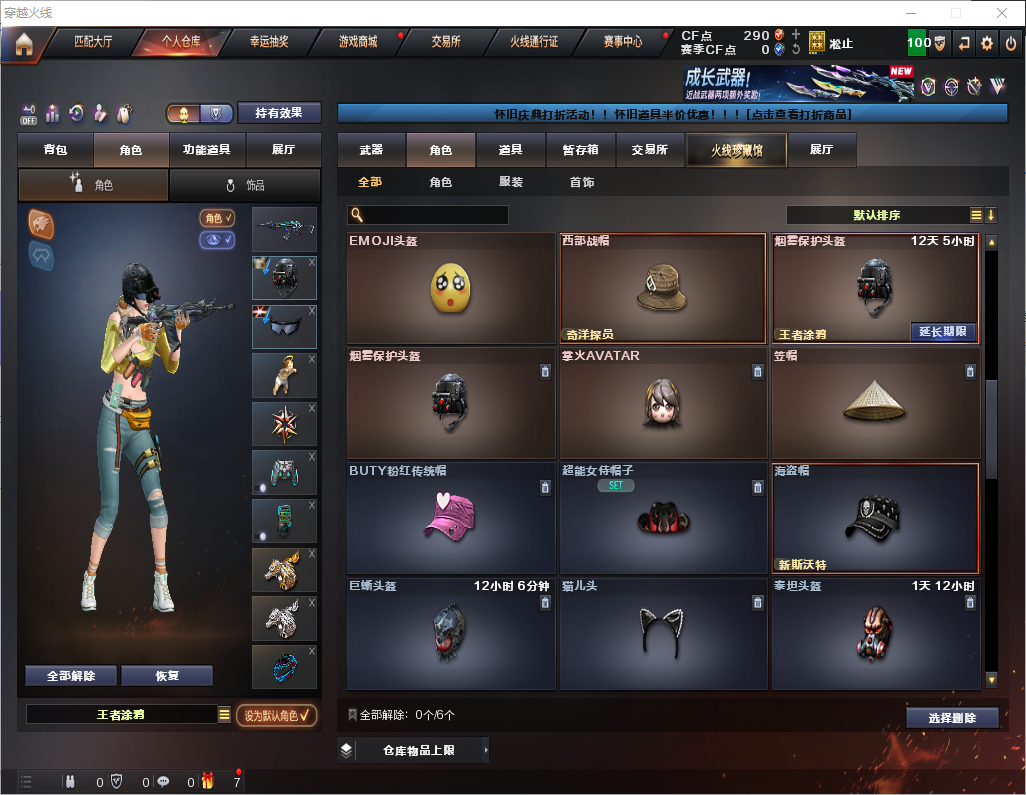This screenshot has height=795, width=1026.
Task: Choose the 西部战帽 hat item
Action: point(664,289)
